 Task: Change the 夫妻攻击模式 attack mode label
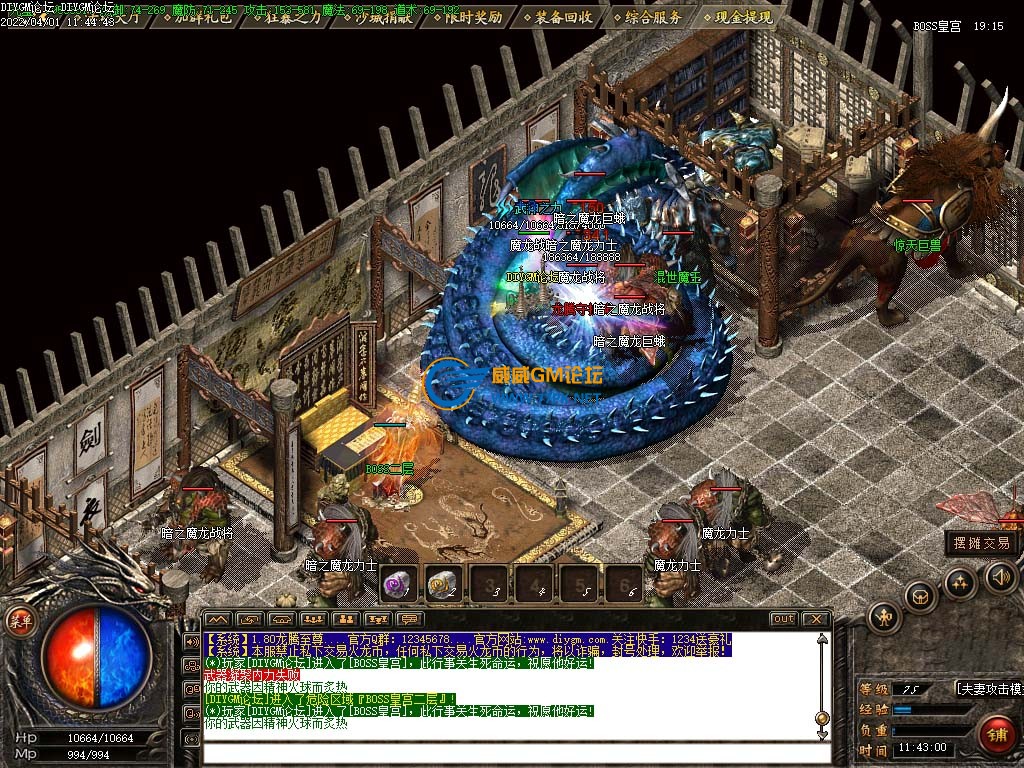[x=987, y=689]
